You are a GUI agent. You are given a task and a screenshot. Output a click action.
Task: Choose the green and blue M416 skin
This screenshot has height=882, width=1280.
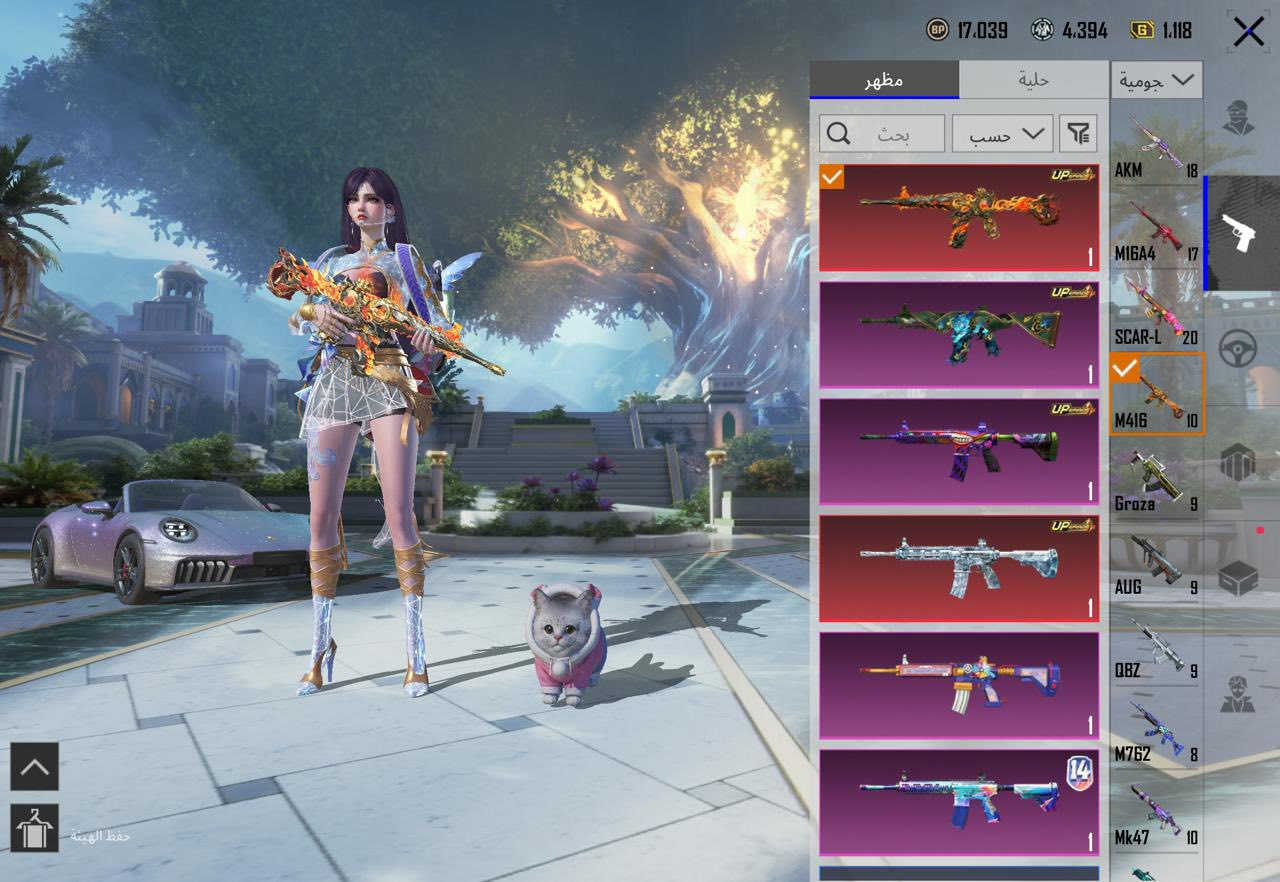click(x=958, y=334)
